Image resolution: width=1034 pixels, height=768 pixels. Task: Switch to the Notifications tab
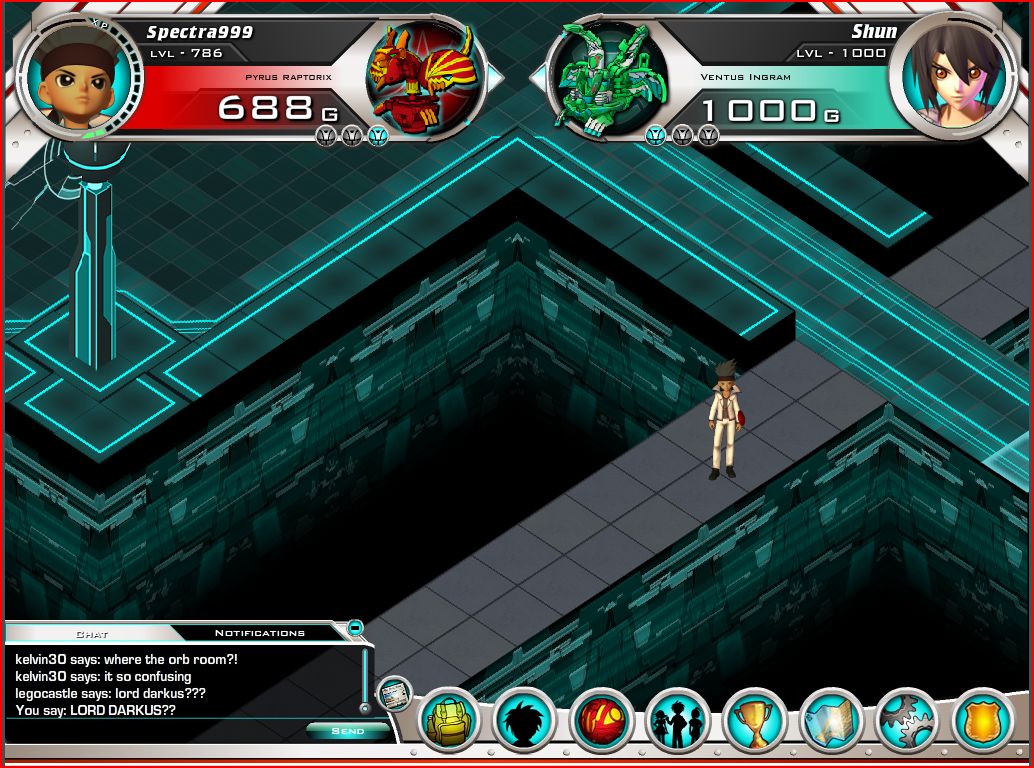(x=260, y=633)
